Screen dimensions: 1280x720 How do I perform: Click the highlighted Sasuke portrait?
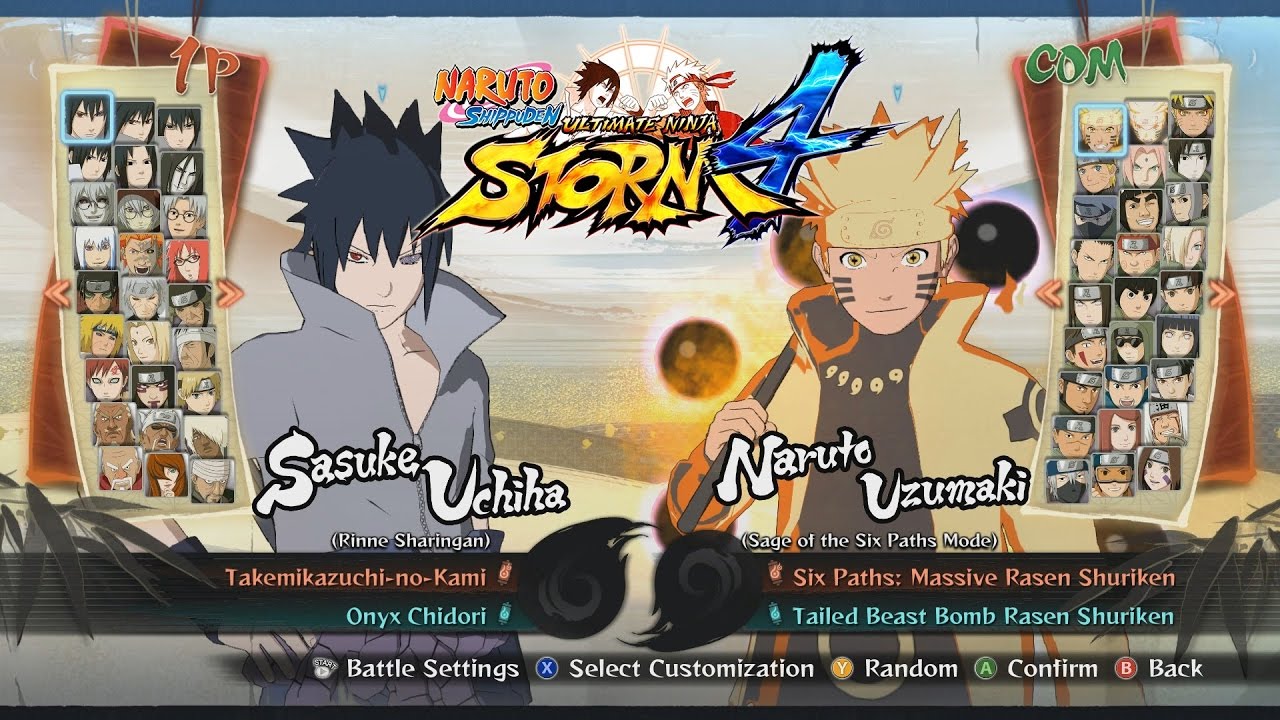[x=88, y=117]
